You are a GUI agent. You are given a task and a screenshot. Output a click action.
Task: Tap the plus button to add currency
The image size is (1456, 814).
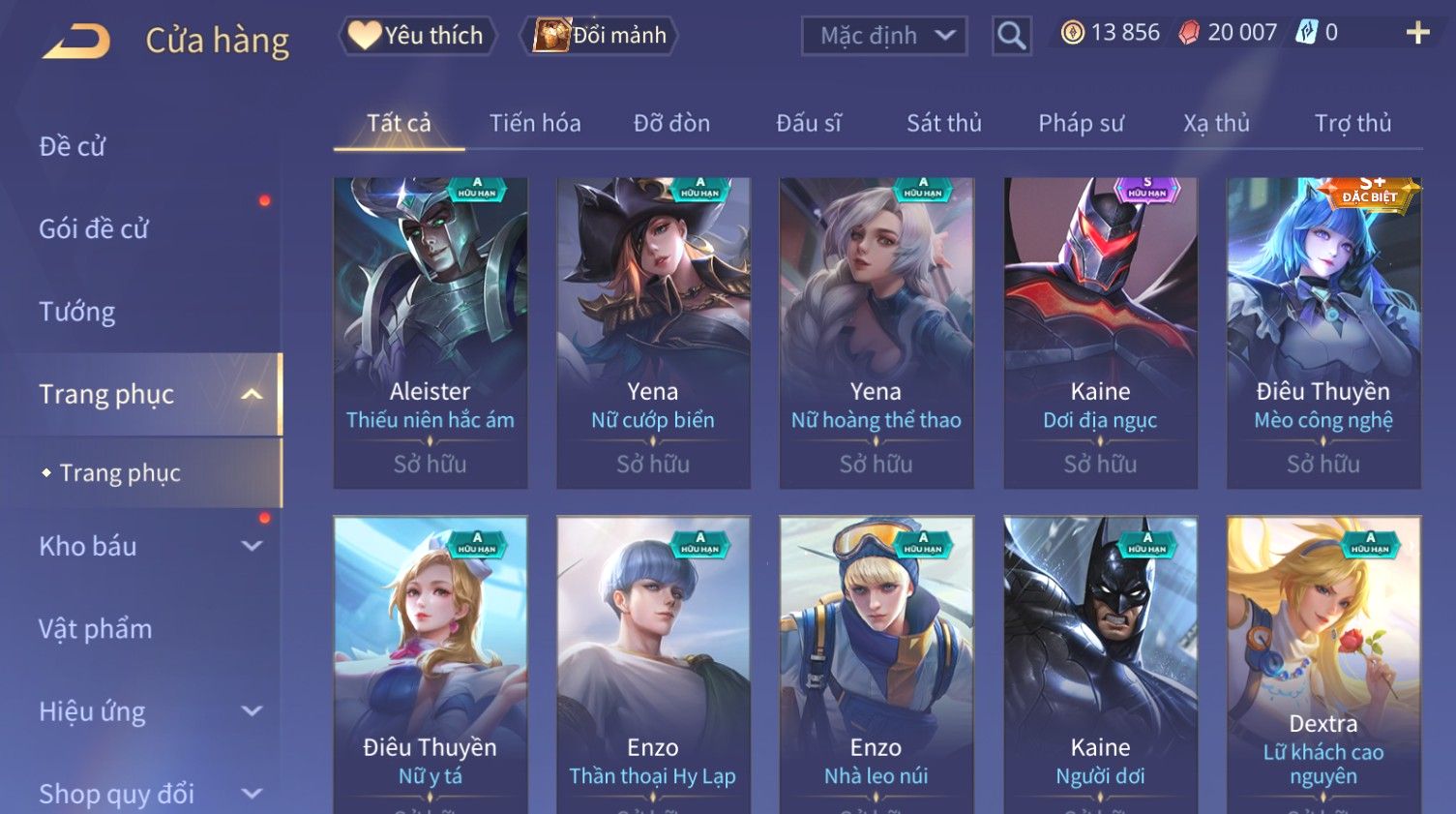[x=1417, y=33]
